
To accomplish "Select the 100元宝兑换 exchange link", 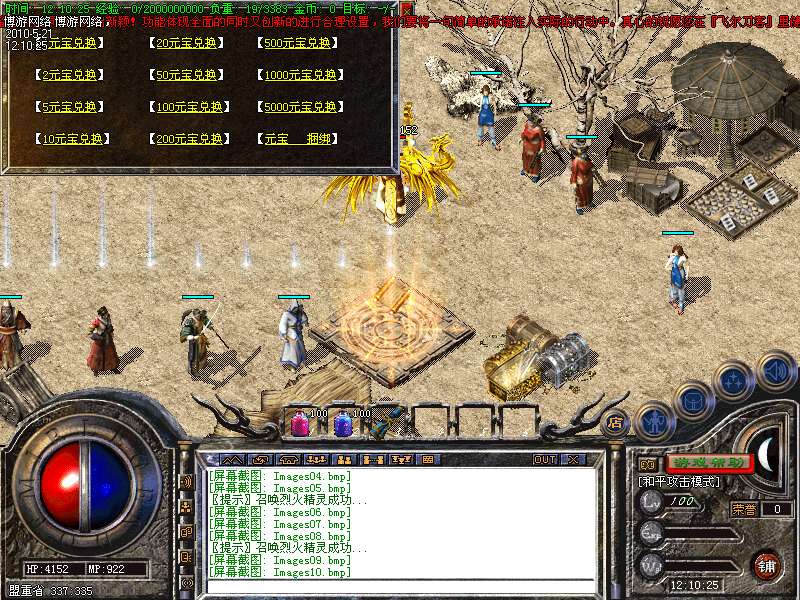I will [x=189, y=107].
